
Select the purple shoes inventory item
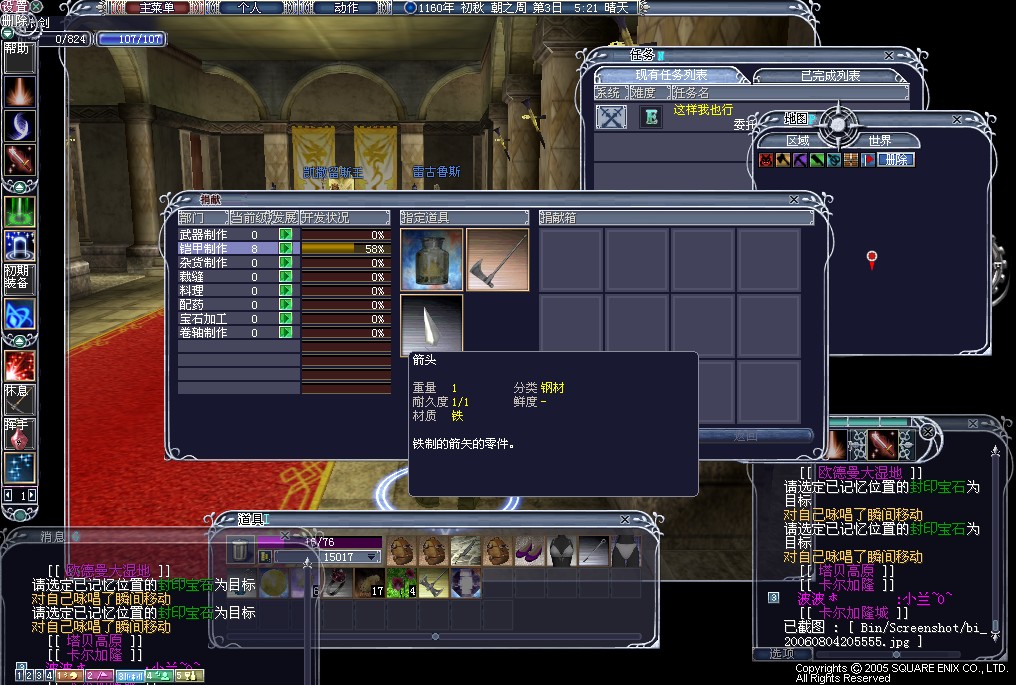[529, 550]
